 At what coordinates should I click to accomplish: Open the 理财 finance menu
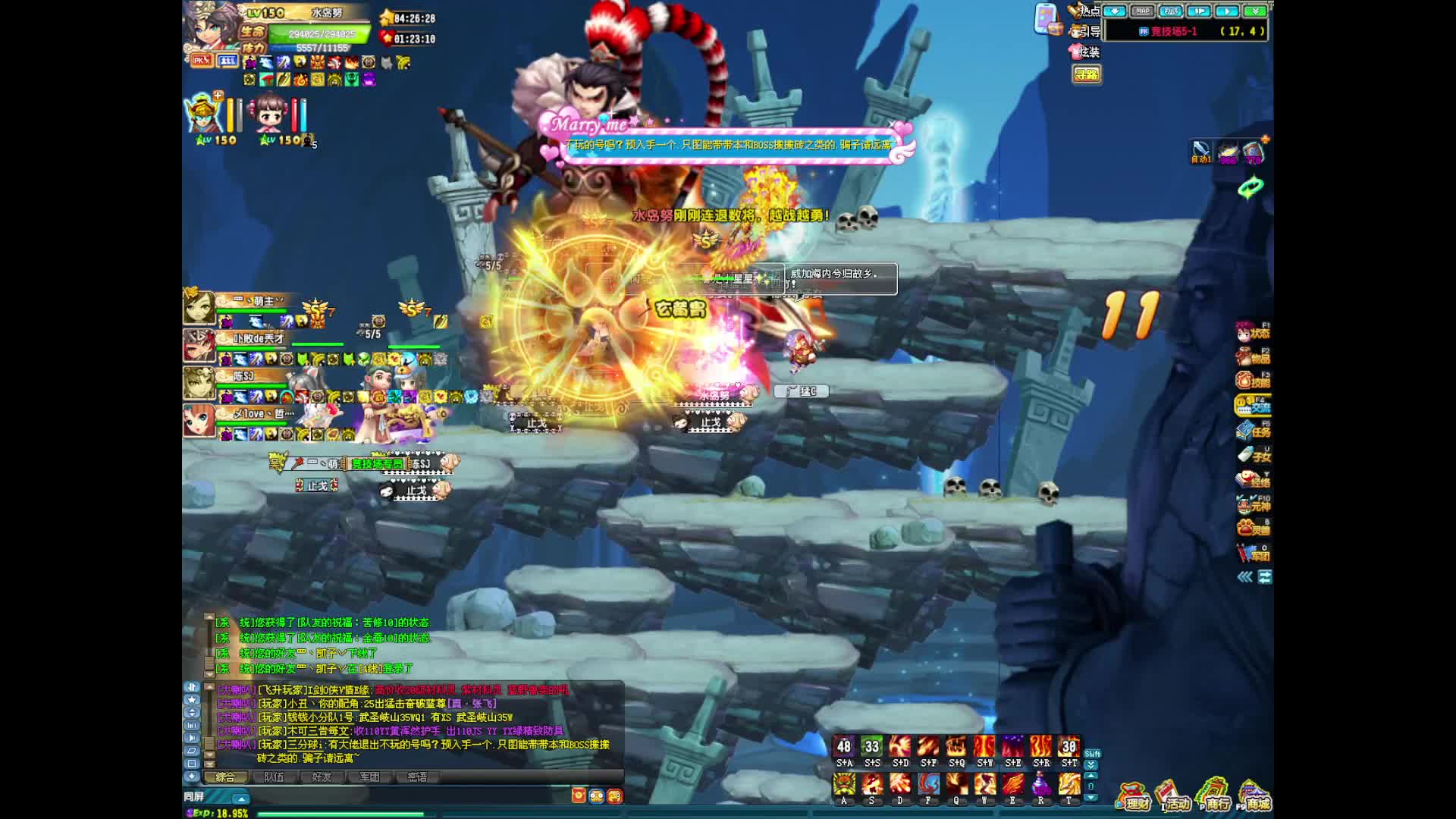point(1133,797)
